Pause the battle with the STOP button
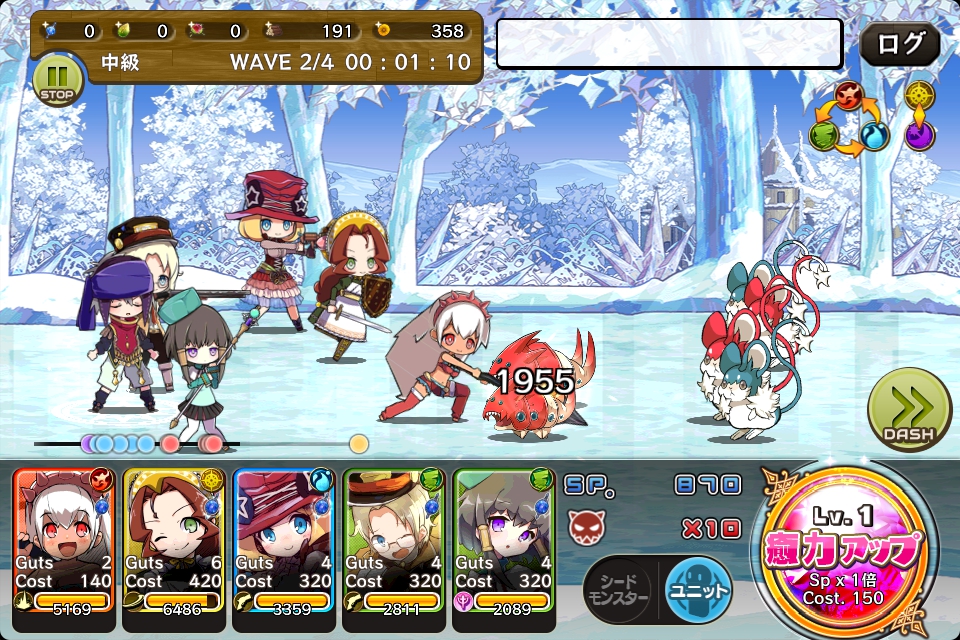This screenshot has width=960, height=640. [x=58, y=80]
